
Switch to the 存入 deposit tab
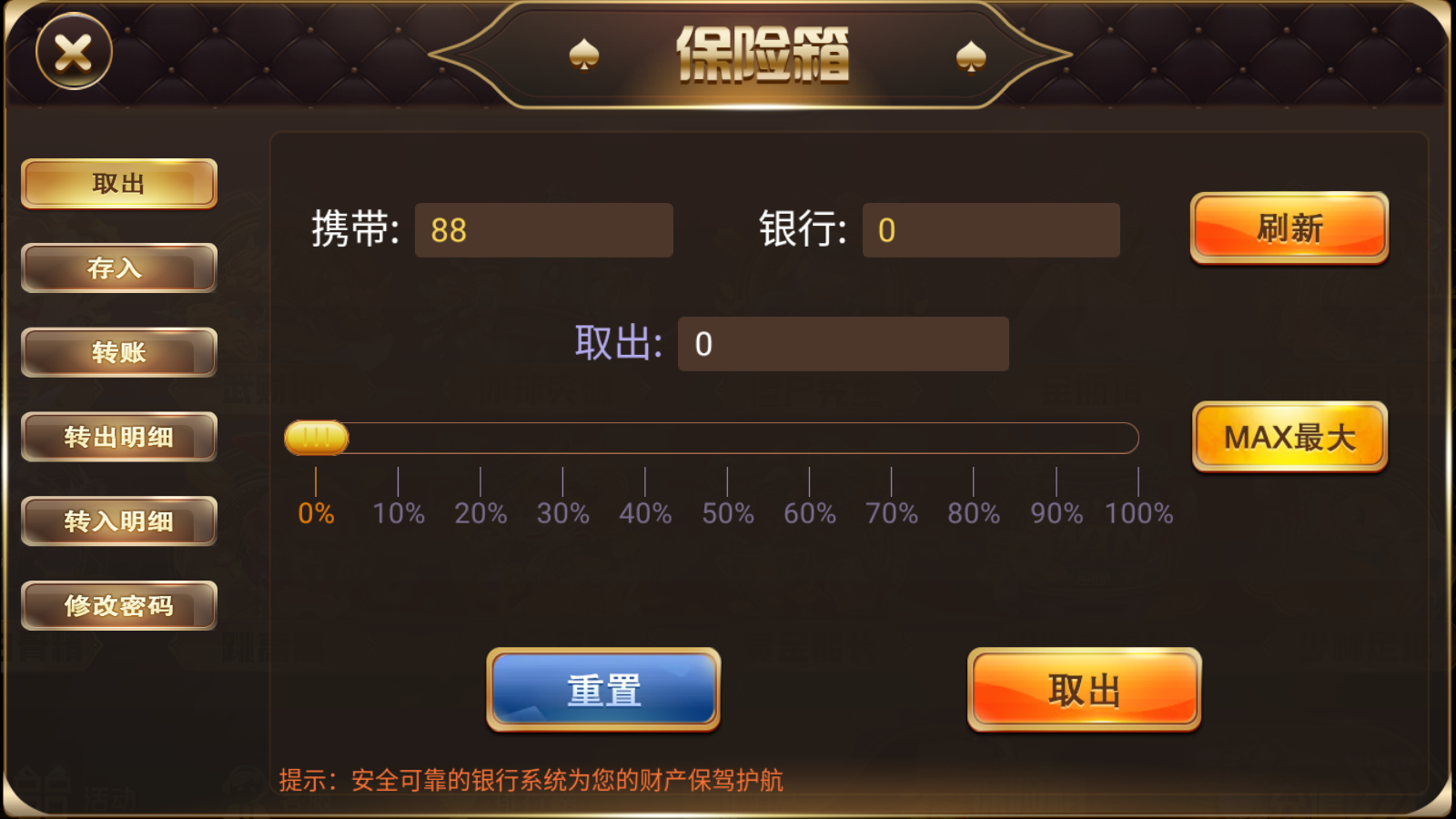[118, 268]
